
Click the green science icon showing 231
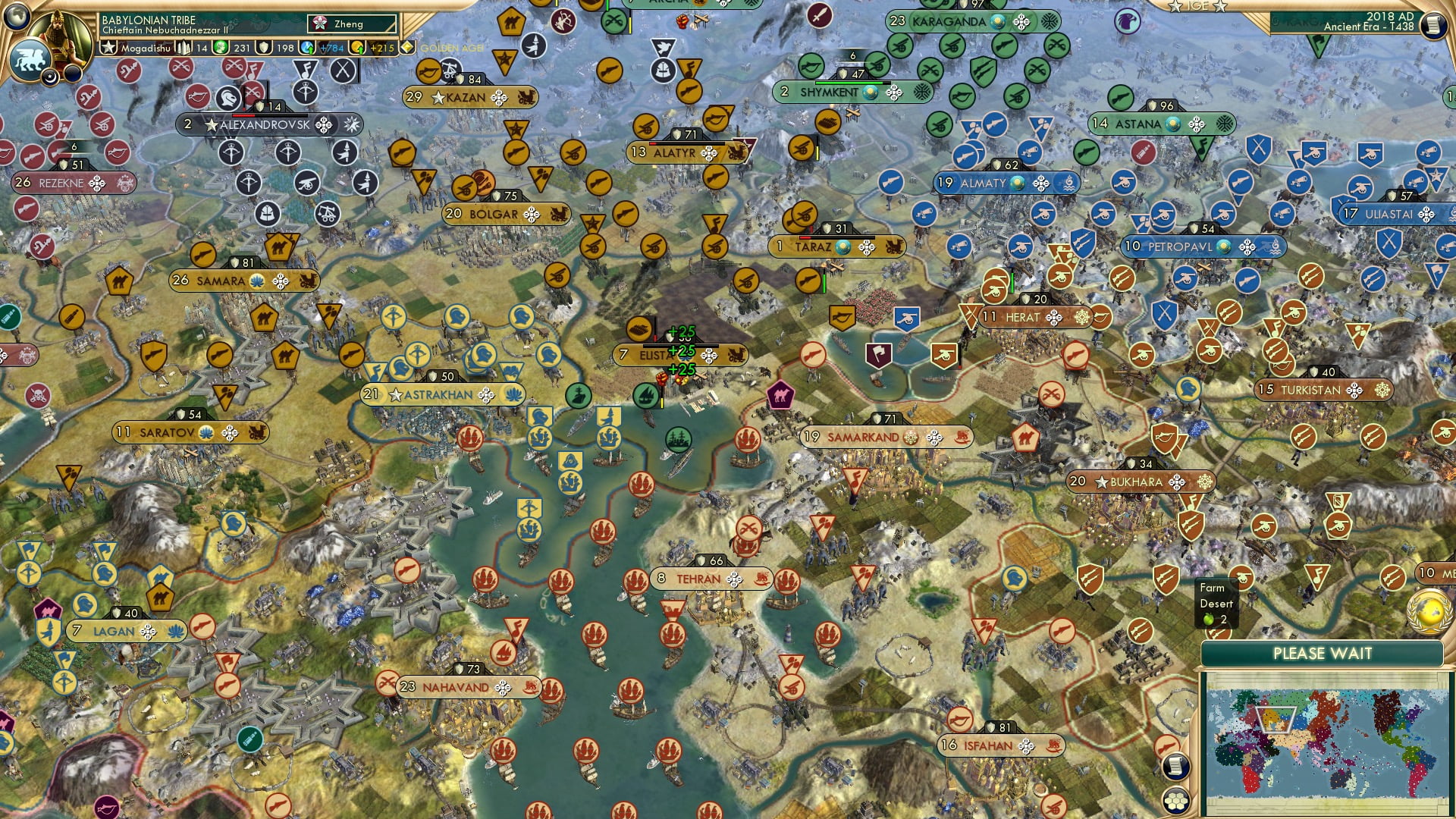[x=221, y=48]
